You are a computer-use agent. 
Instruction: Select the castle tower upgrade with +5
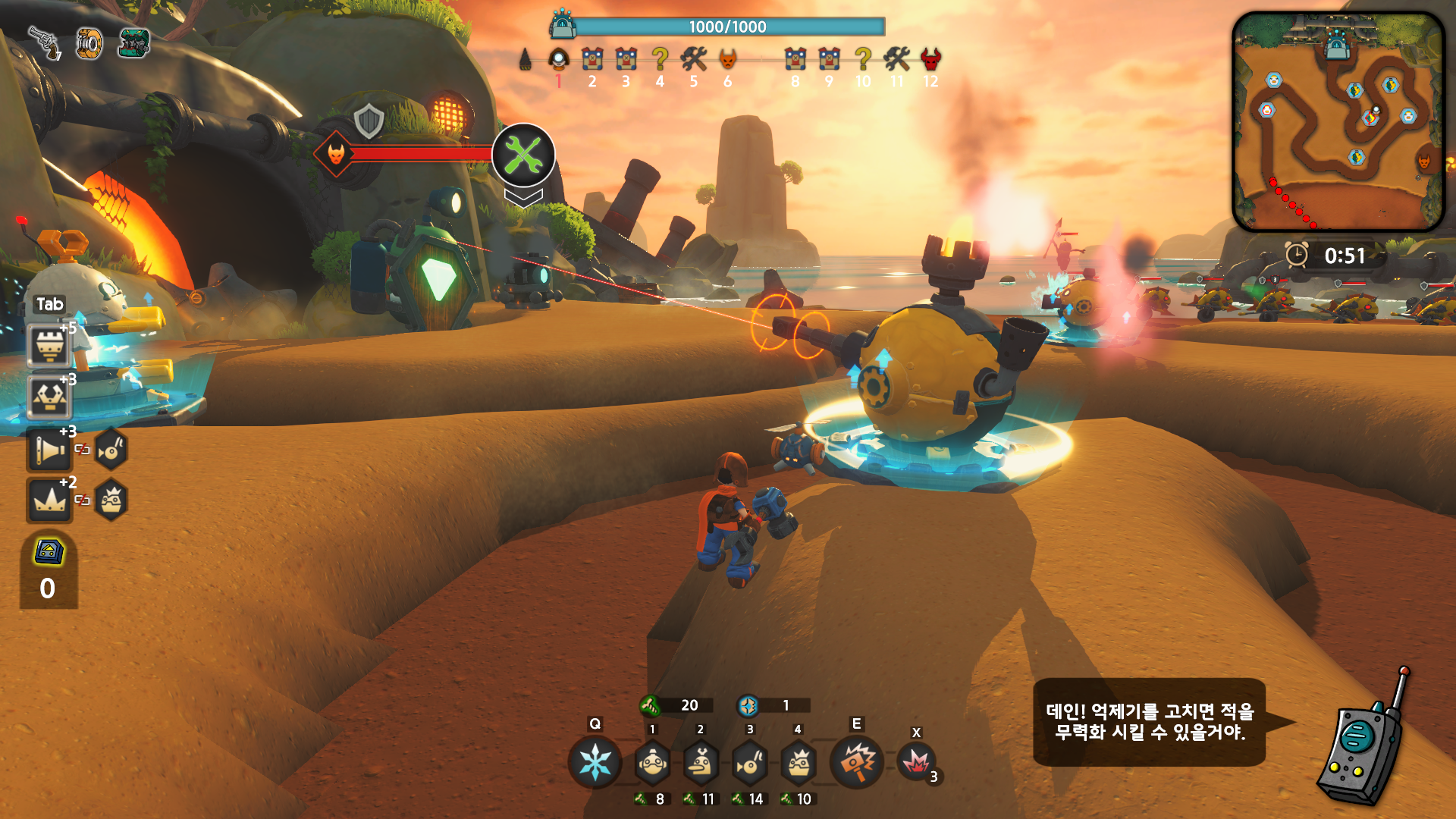click(49, 346)
